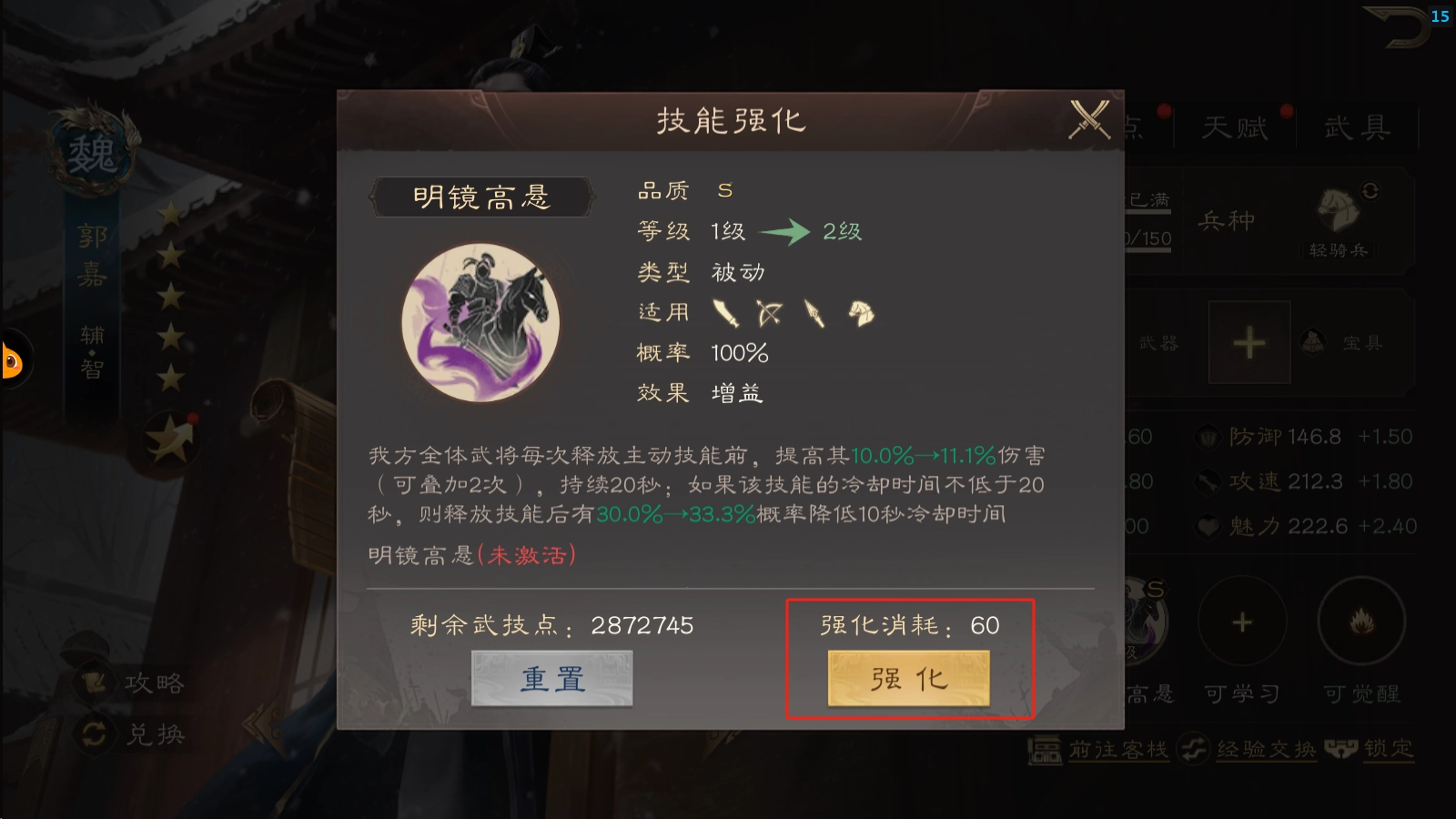Click the 可觉醒 flame awakening icon
This screenshot has height=819, width=1456.
click(1362, 620)
